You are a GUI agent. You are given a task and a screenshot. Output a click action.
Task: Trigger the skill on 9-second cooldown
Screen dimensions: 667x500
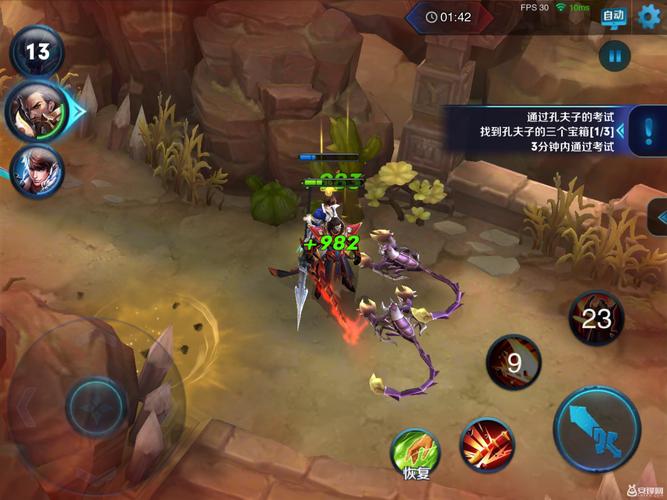coord(513,362)
